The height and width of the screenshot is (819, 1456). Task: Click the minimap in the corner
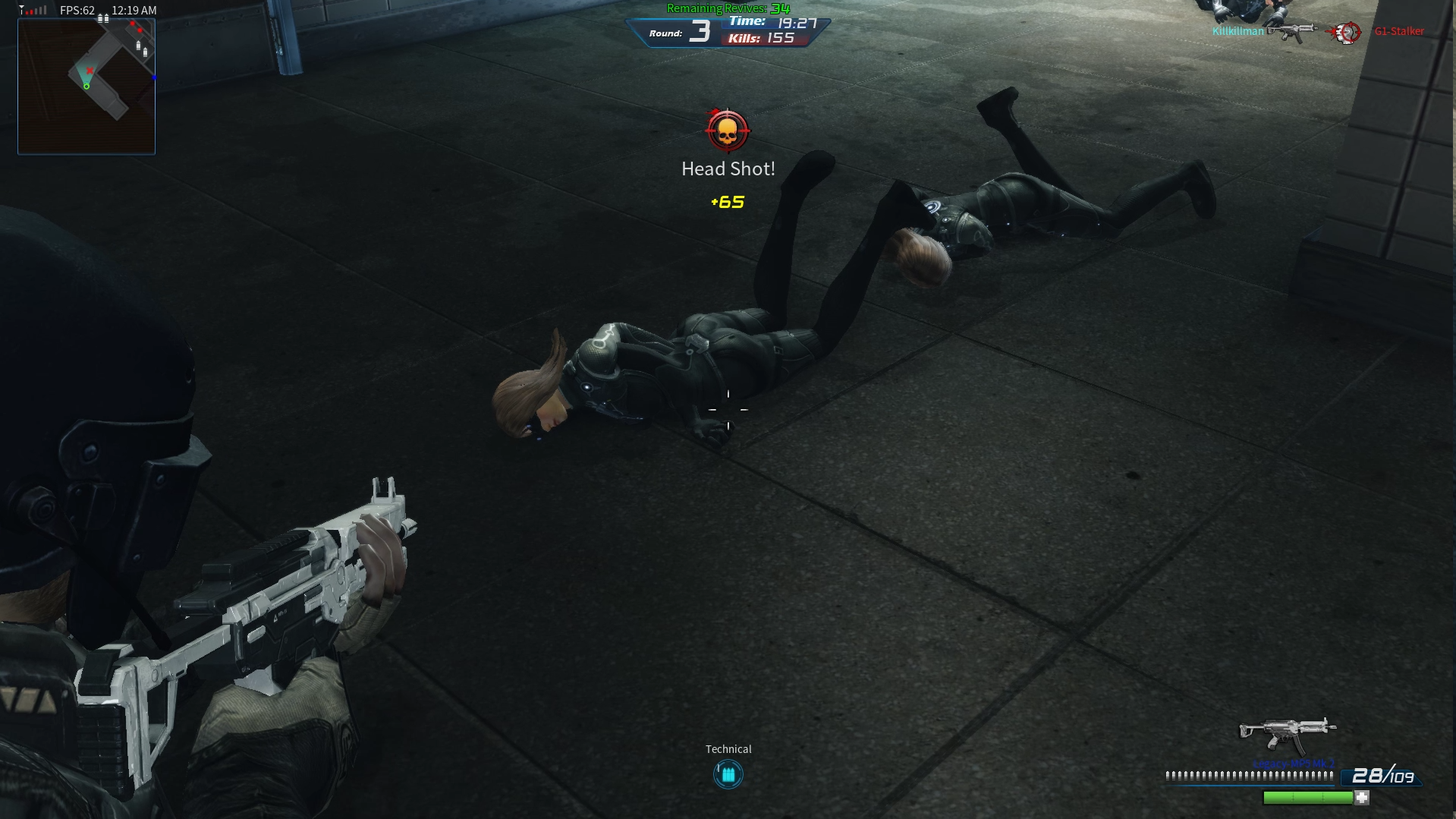[86, 86]
